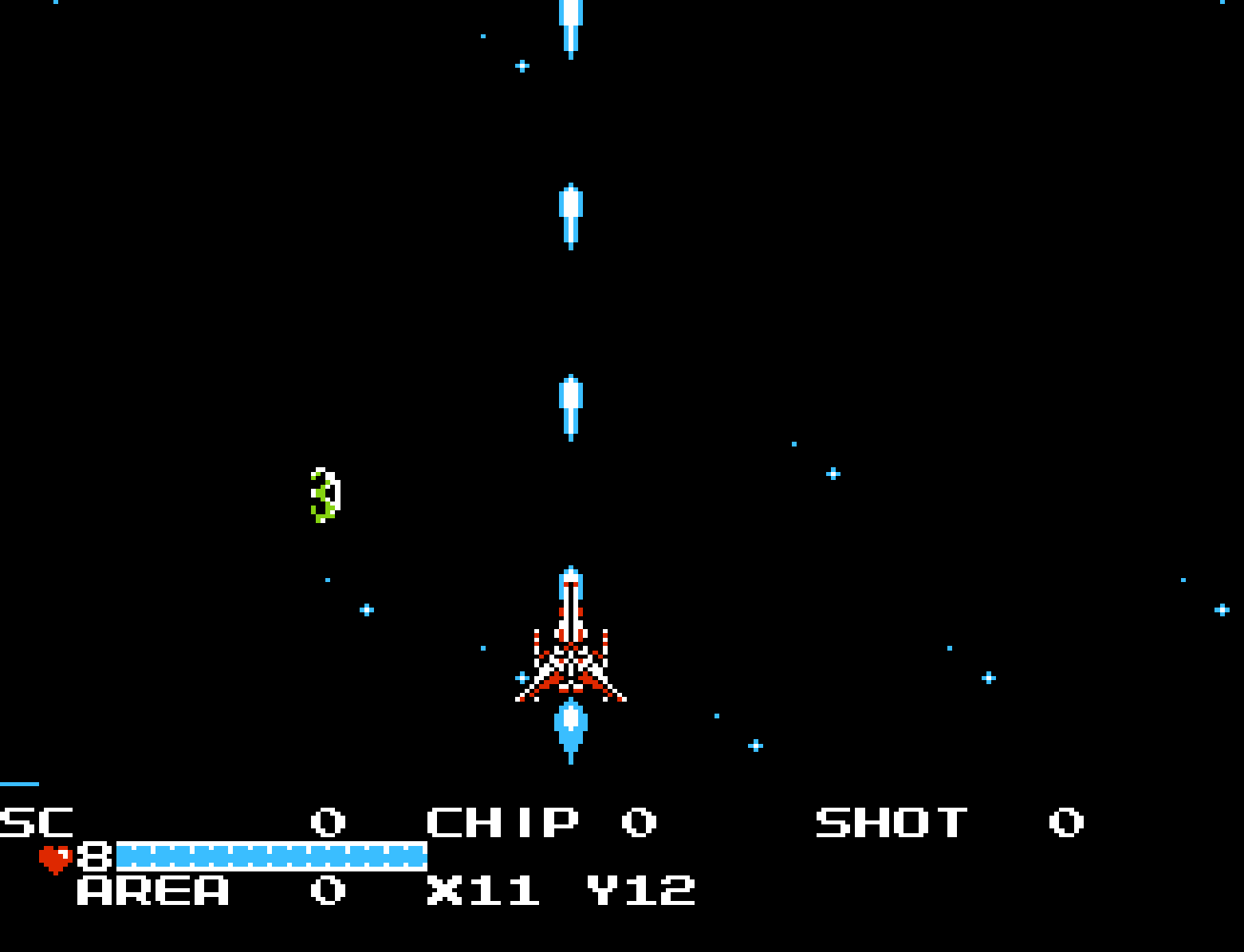Click the score value zero next to SC
Image resolution: width=1244 pixels, height=952 pixels.
click(x=327, y=821)
